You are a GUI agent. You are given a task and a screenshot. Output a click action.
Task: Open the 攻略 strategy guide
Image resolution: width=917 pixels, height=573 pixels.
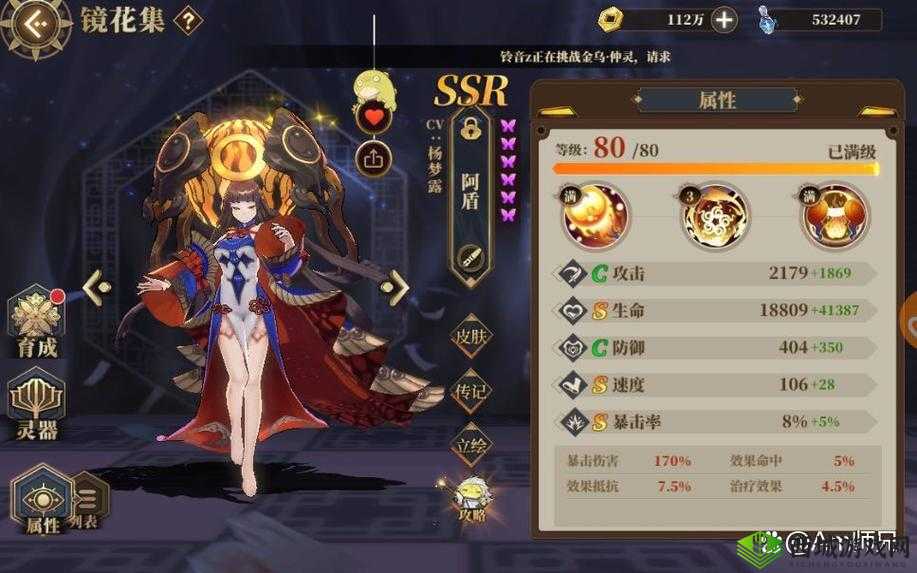point(471,498)
